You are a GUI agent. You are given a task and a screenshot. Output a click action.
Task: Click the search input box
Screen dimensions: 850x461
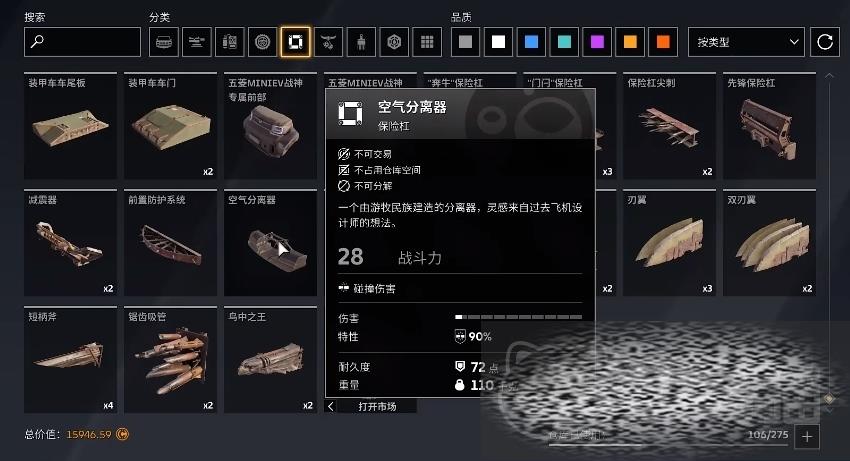pyautogui.click(x=82, y=42)
